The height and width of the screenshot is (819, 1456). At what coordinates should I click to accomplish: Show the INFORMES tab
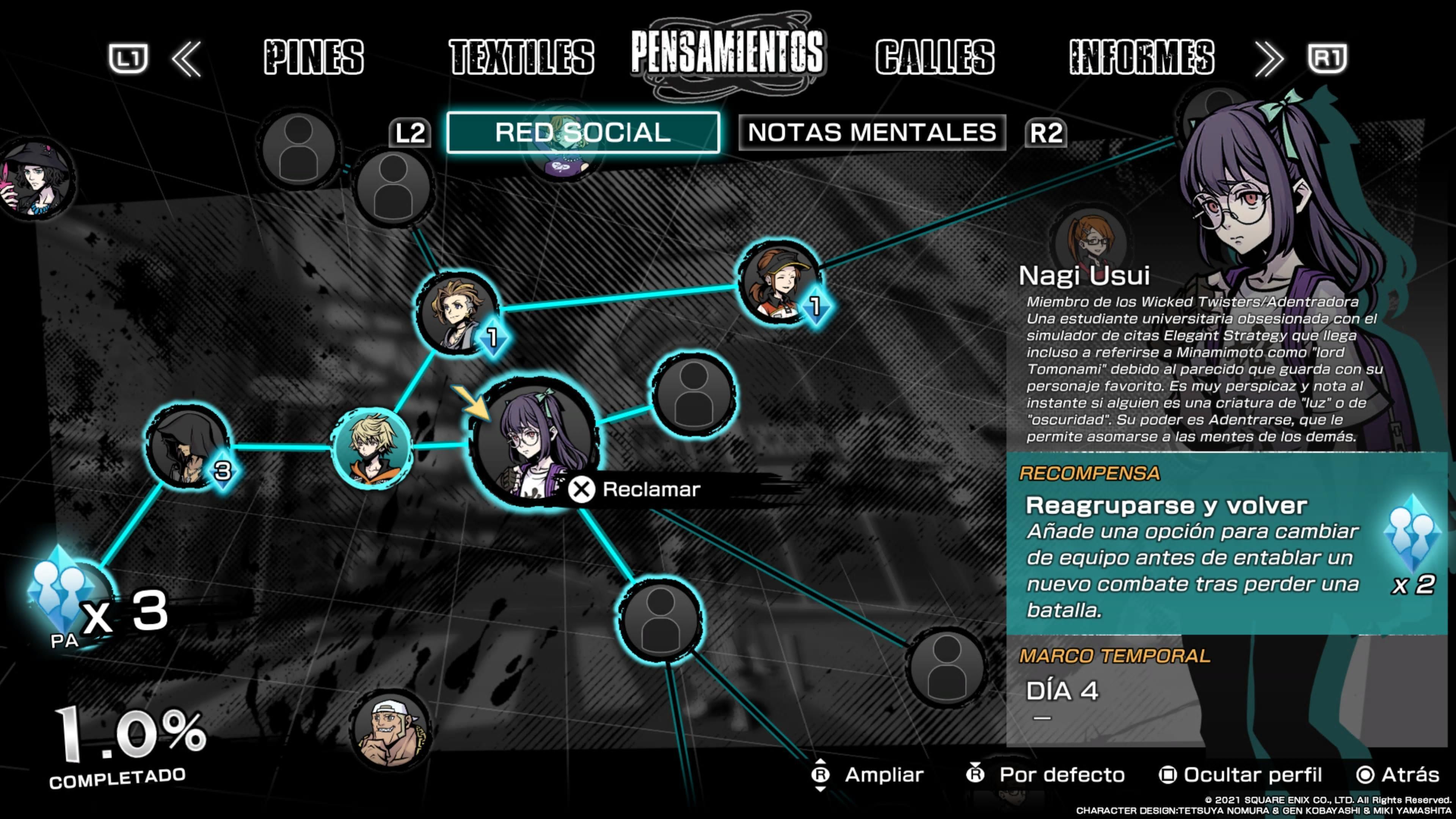pyautogui.click(x=1142, y=57)
